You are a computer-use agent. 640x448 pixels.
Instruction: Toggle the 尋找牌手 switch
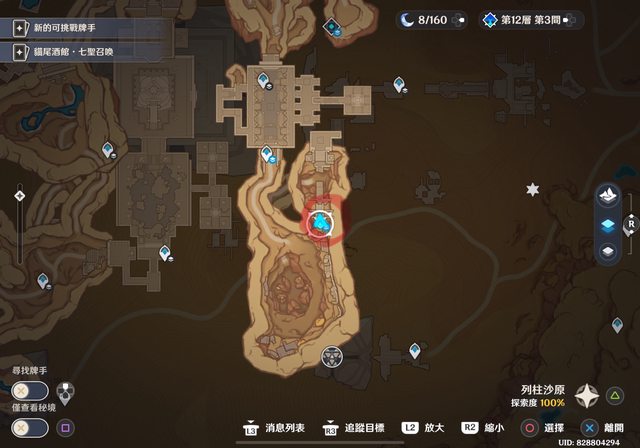pyautogui.click(x=28, y=390)
